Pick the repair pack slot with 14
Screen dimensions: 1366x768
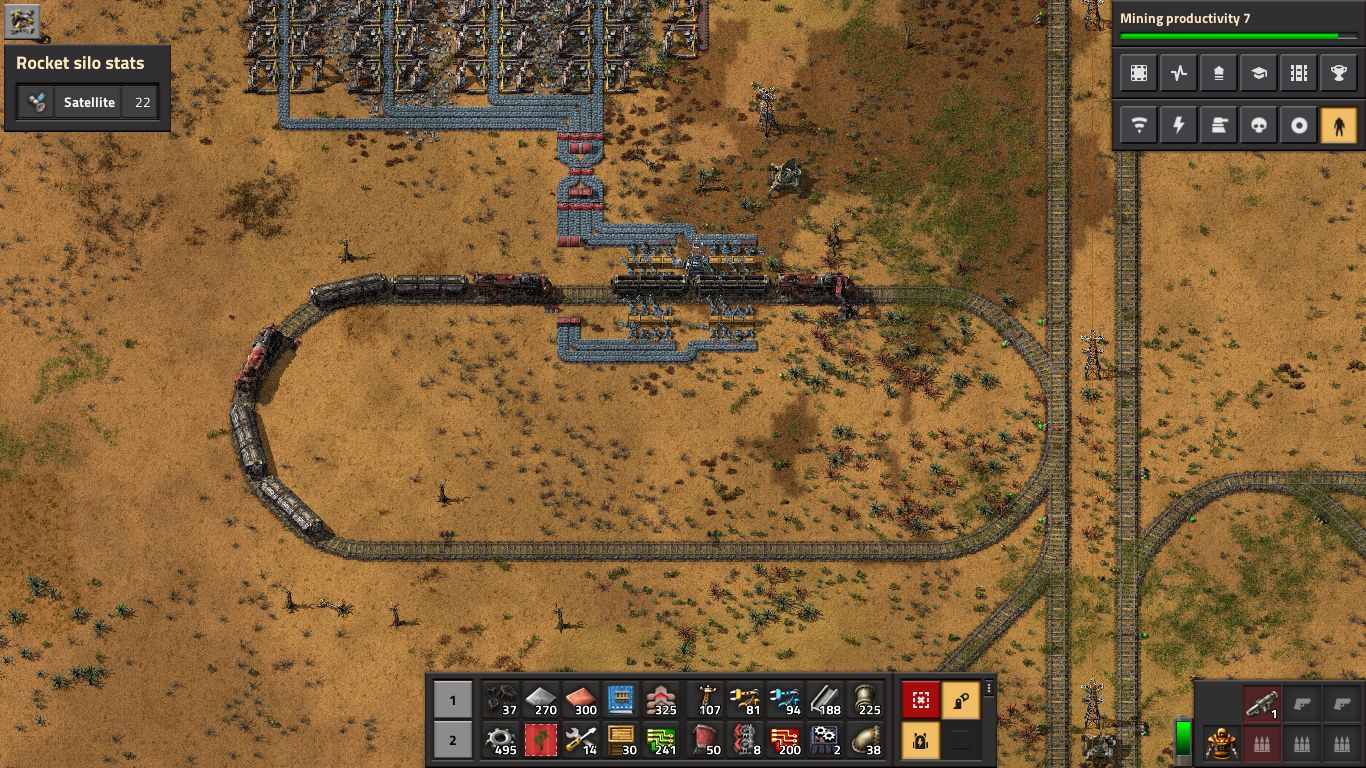[x=582, y=741]
